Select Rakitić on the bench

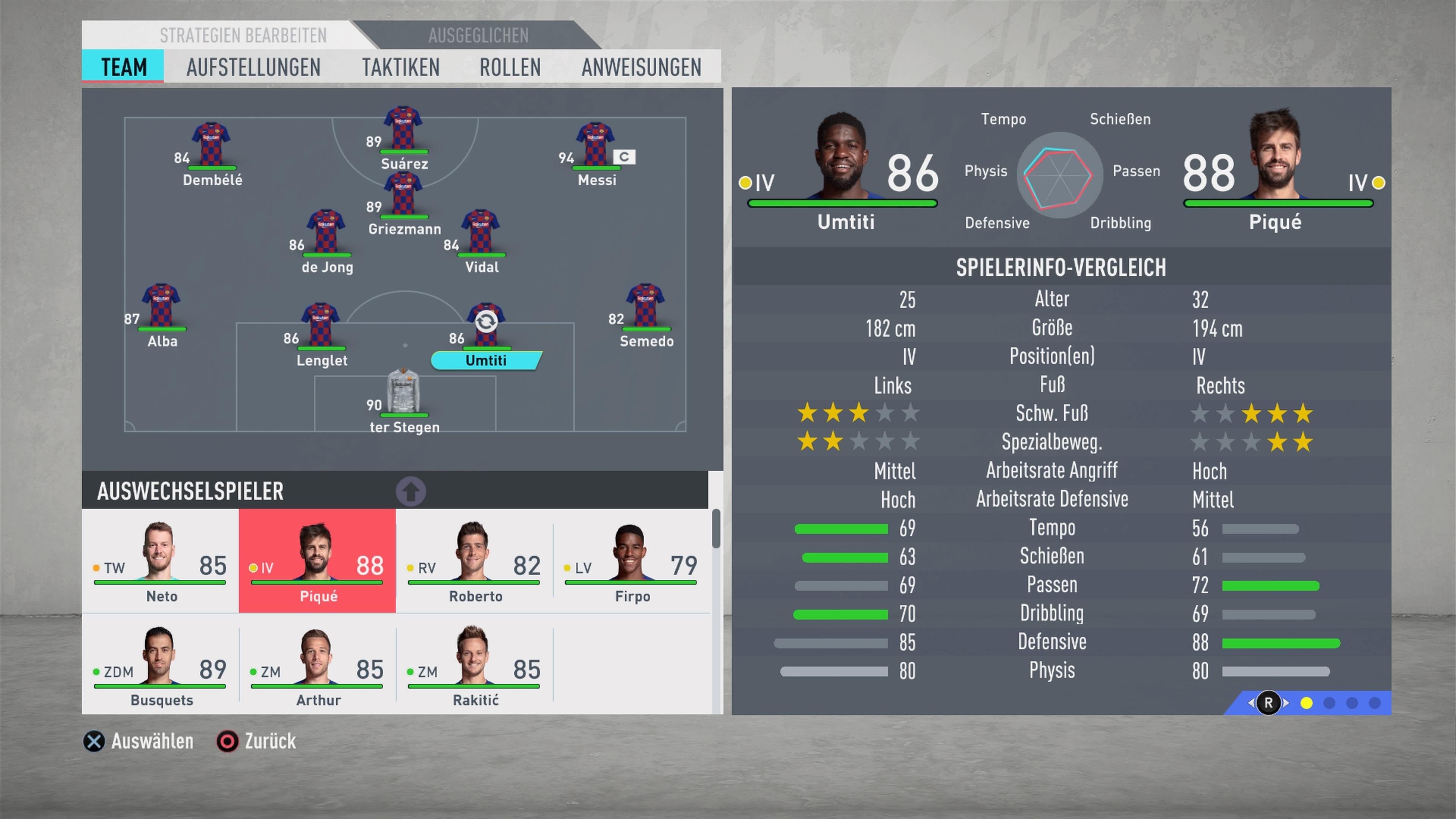[474, 665]
